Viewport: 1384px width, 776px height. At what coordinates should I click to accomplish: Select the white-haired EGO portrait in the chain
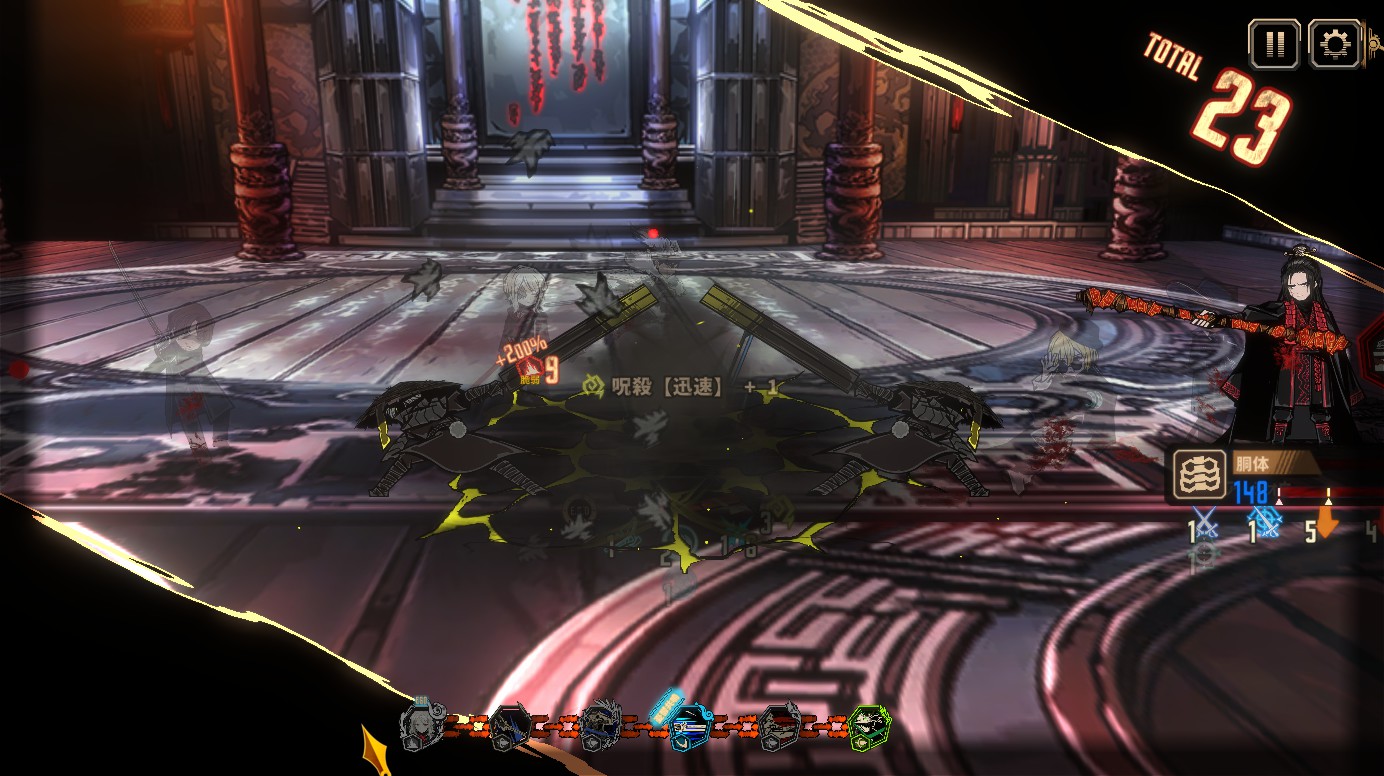point(421,726)
